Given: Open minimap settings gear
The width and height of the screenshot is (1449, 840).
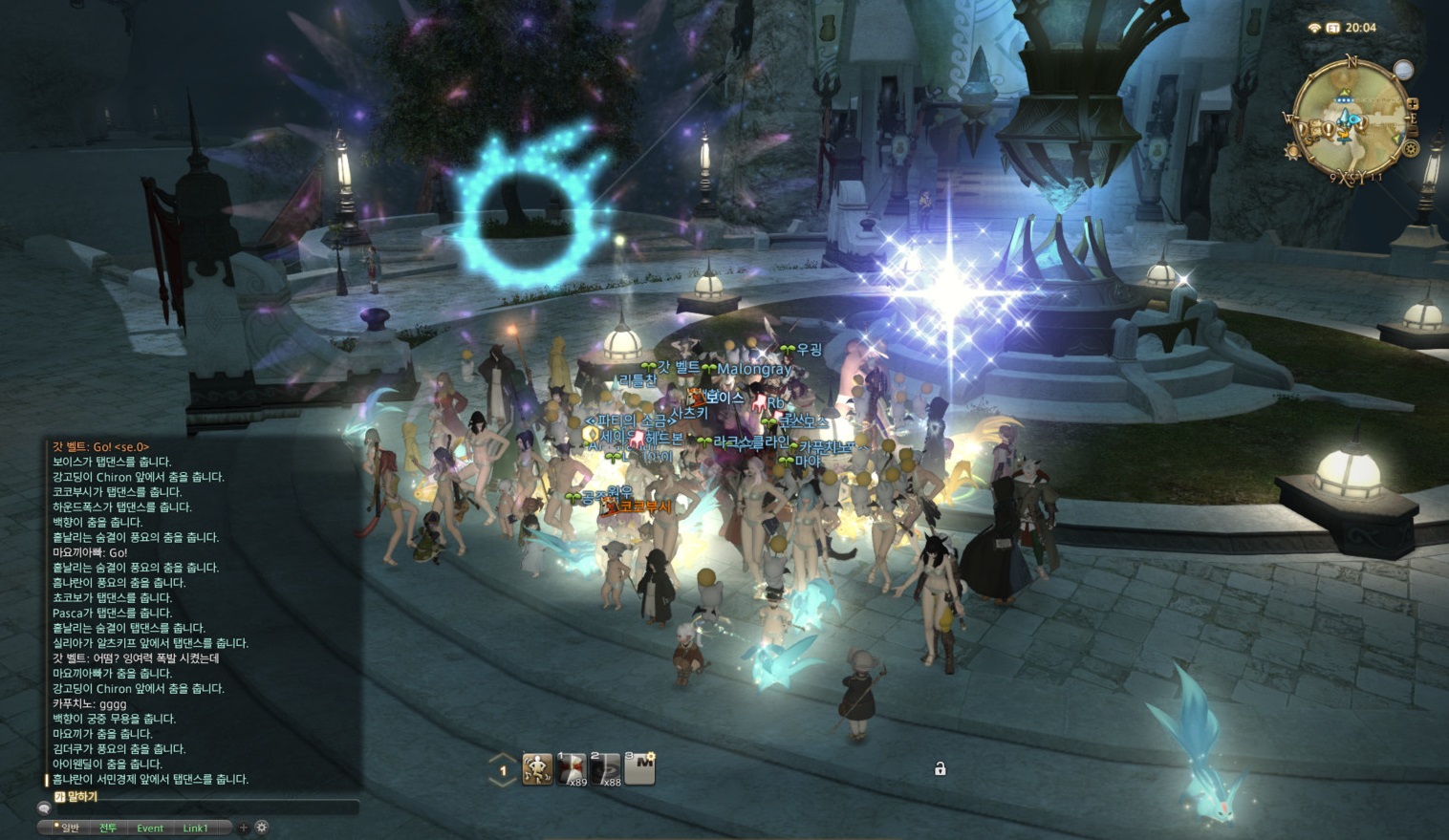Looking at the screenshot, I should (x=1411, y=148).
